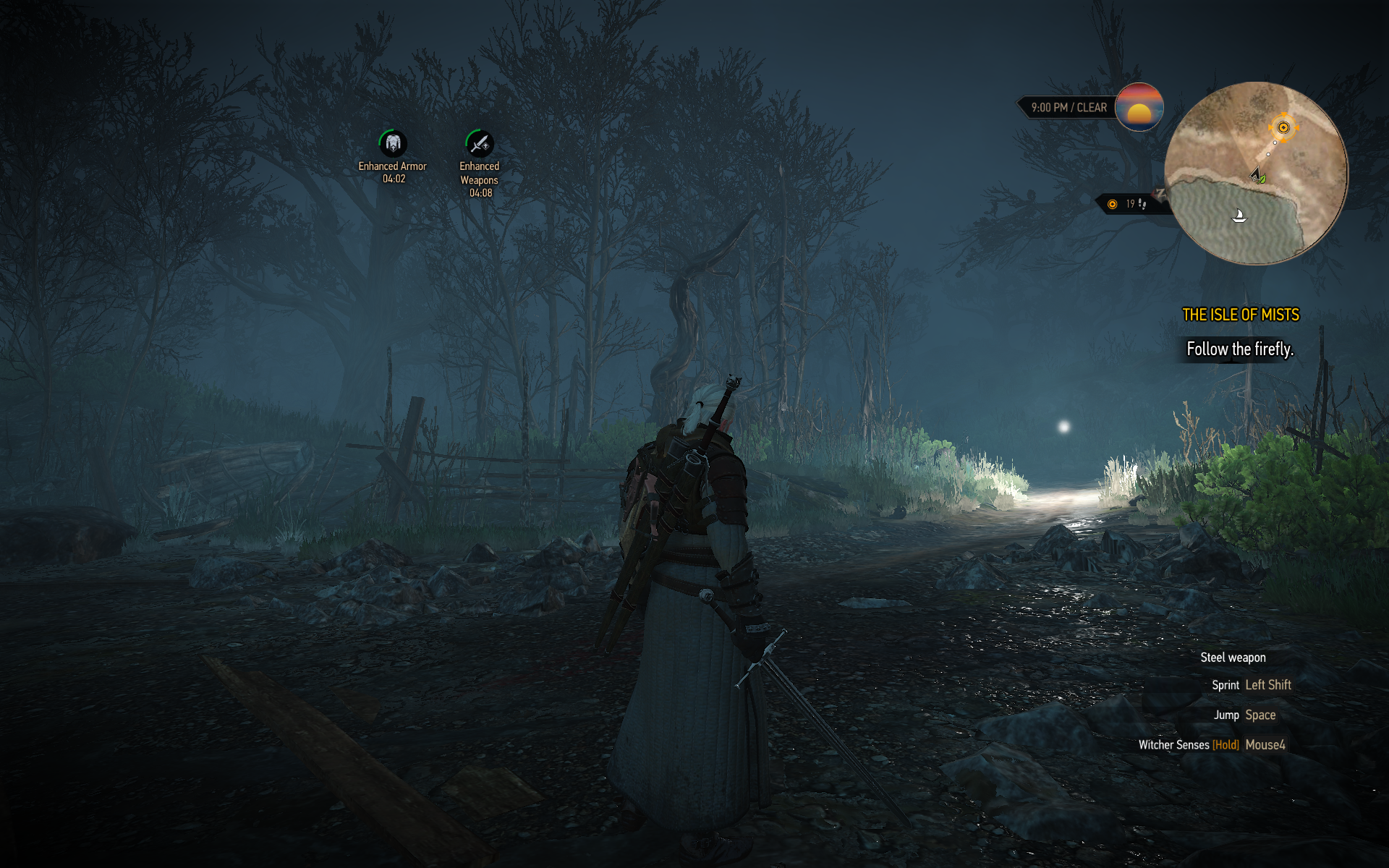Screen dimensions: 1389x868
Task: Click the Follow the firefly objective
Action: pos(1239,349)
